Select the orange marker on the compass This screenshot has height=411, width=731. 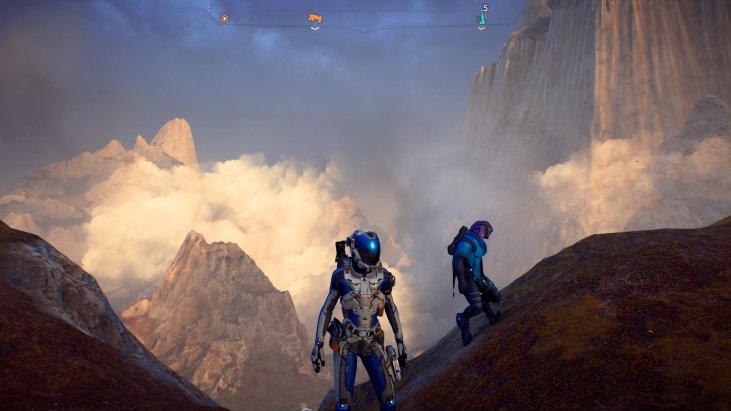coord(315,18)
